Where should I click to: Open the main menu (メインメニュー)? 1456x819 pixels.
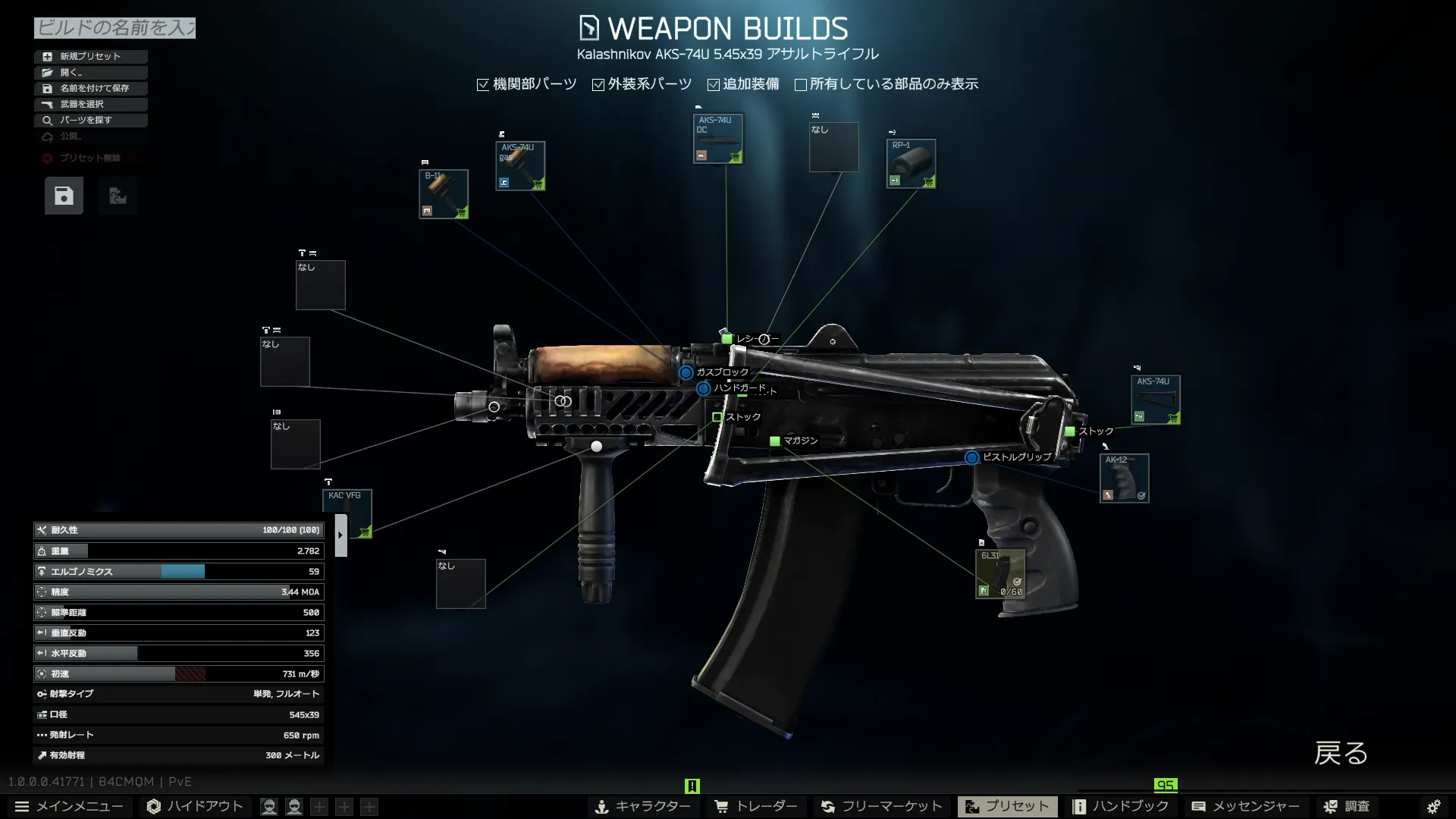tap(69, 806)
